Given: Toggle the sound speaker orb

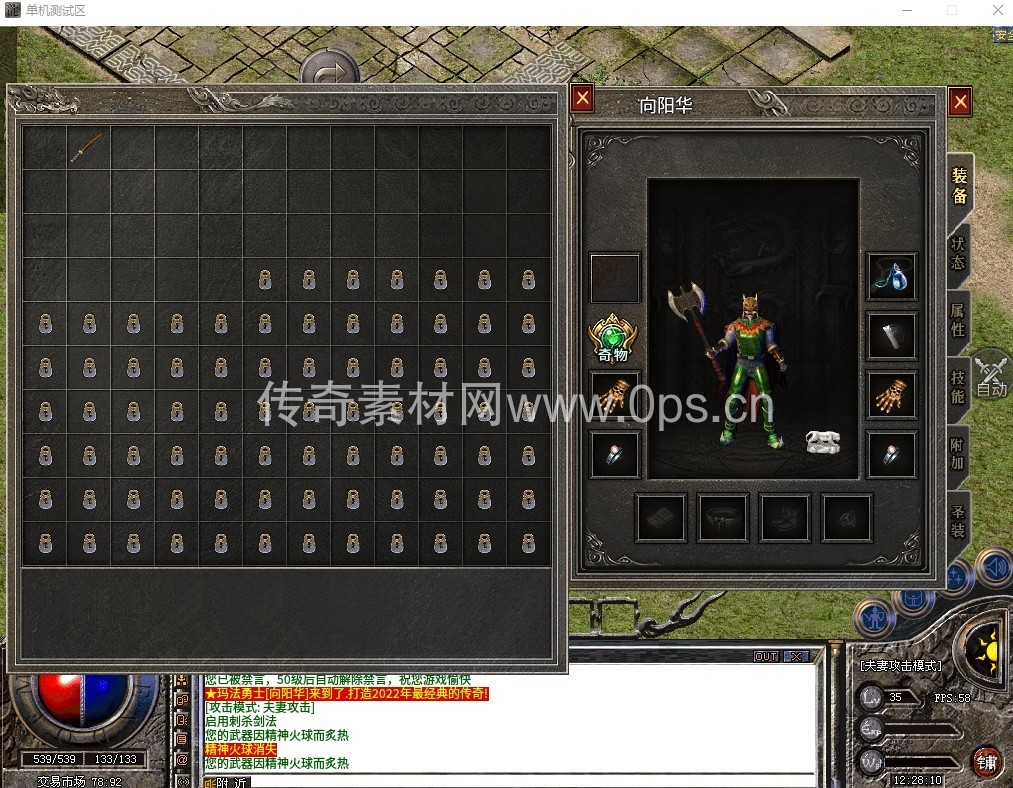Looking at the screenshot, I should (x=994, y=567).
